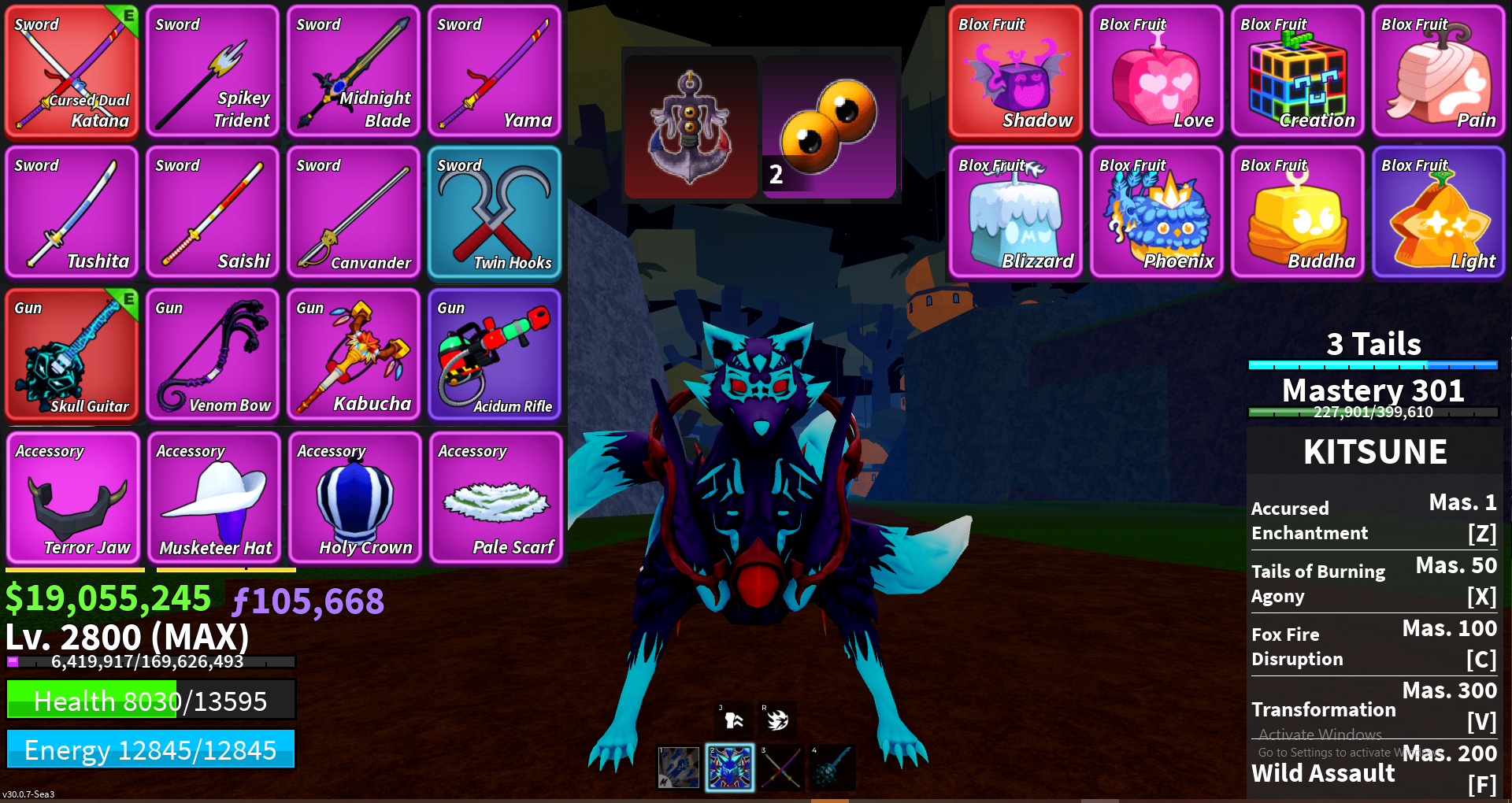Select the Cursed Dual Katana sword slot
1512x803 pixels.
(72, 71)
